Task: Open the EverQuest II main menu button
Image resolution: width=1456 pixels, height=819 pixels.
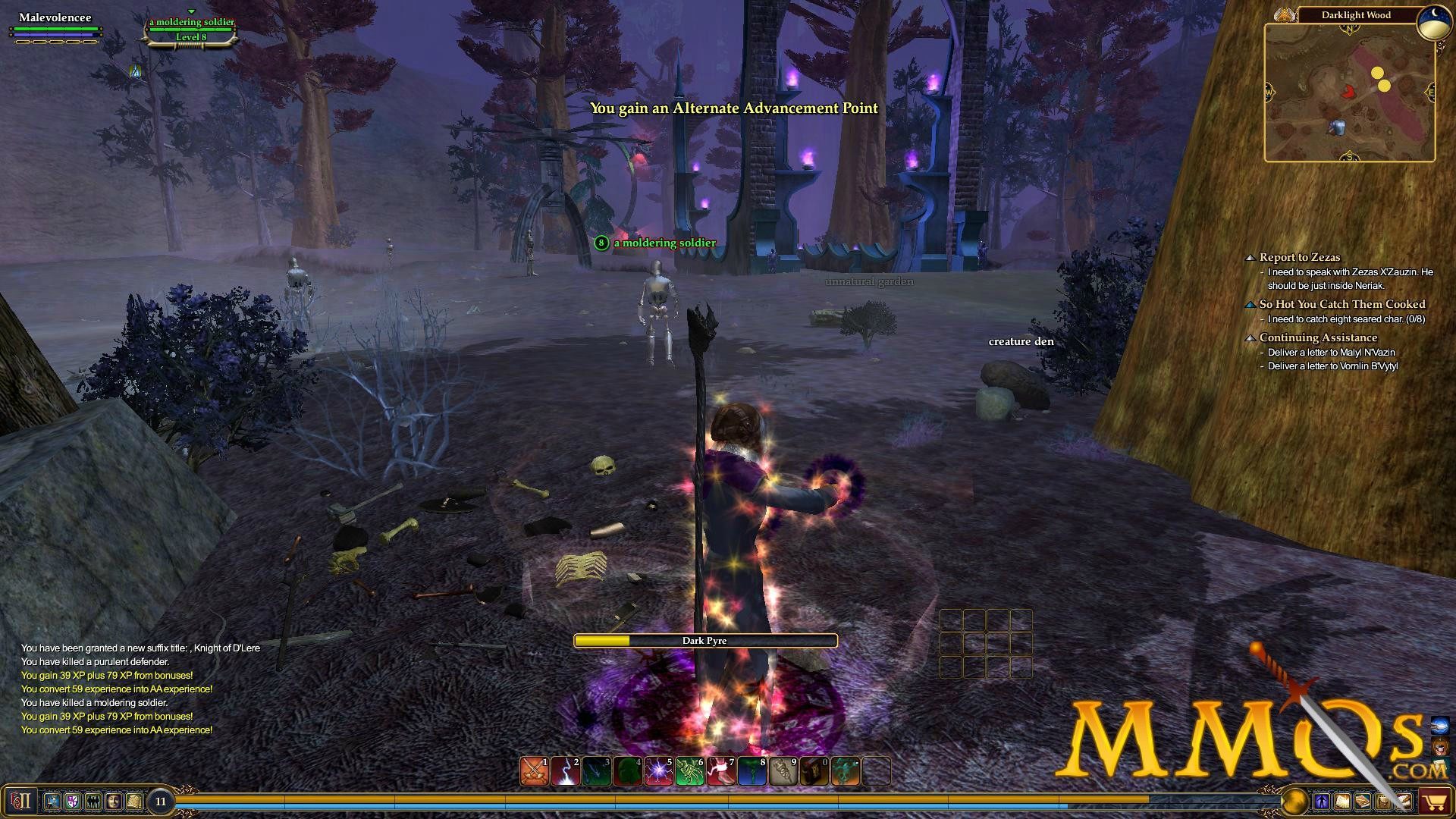Action: click(x=20, y=801)
